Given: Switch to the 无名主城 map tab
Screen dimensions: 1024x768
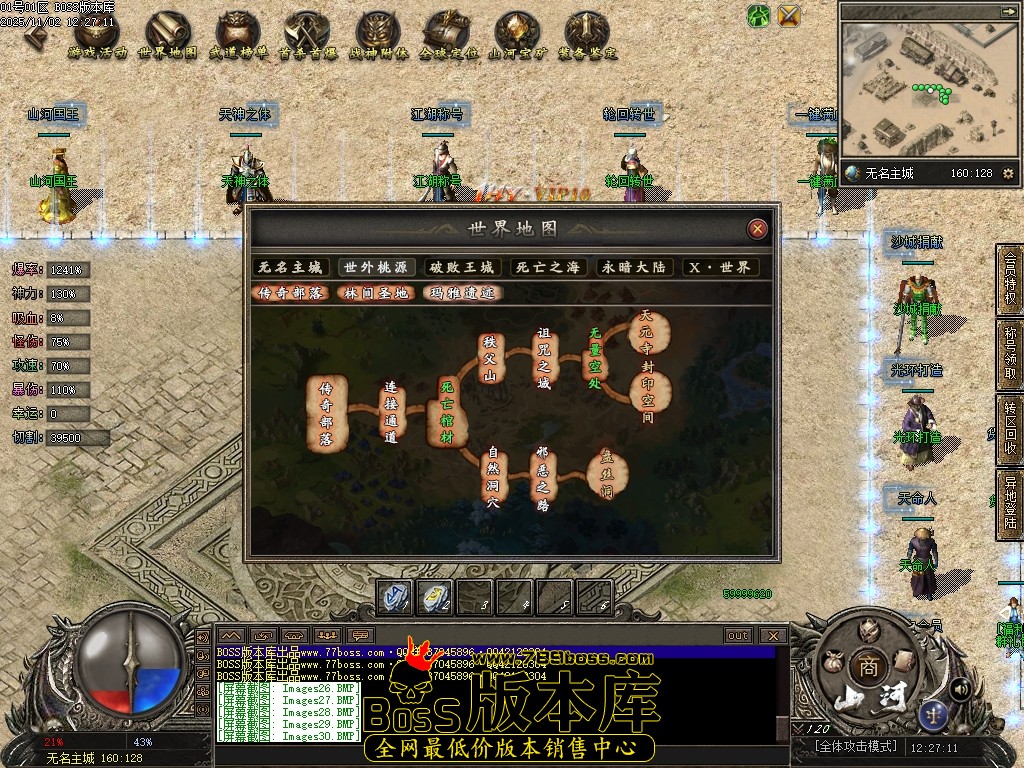Looking at the screenshot, I should coord(291,267).
